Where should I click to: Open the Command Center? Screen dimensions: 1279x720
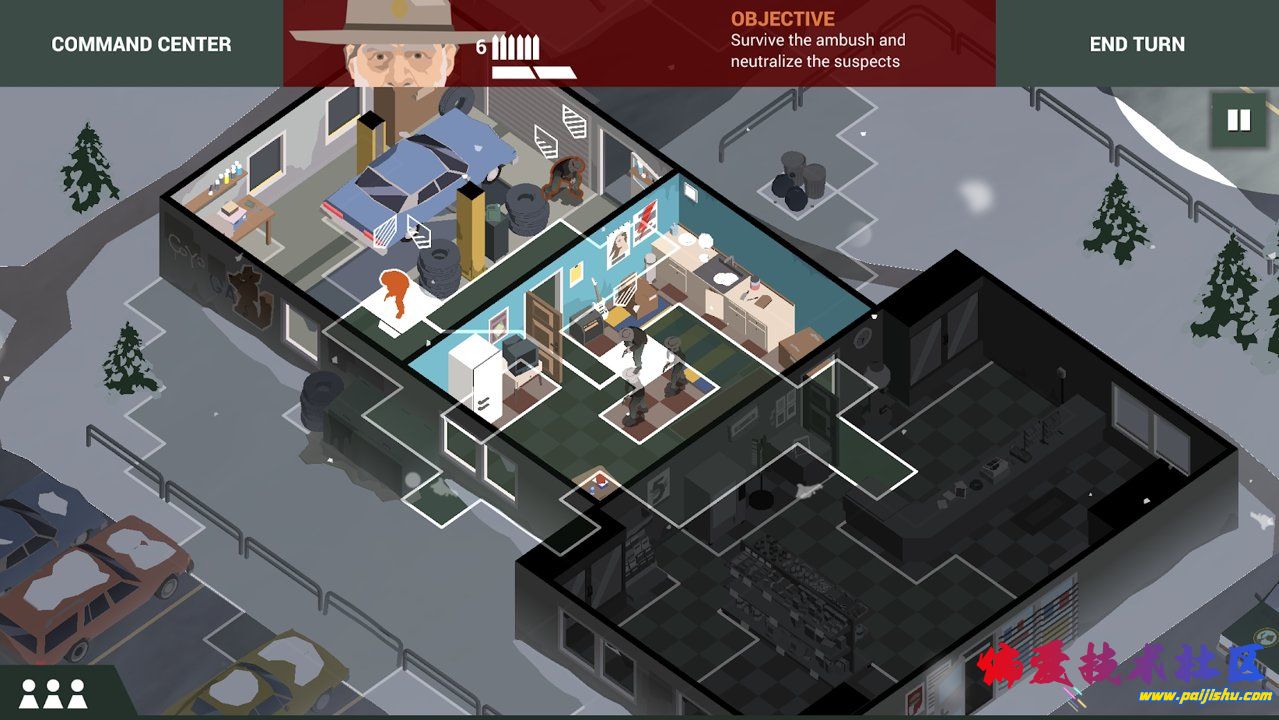coord(141,44)
